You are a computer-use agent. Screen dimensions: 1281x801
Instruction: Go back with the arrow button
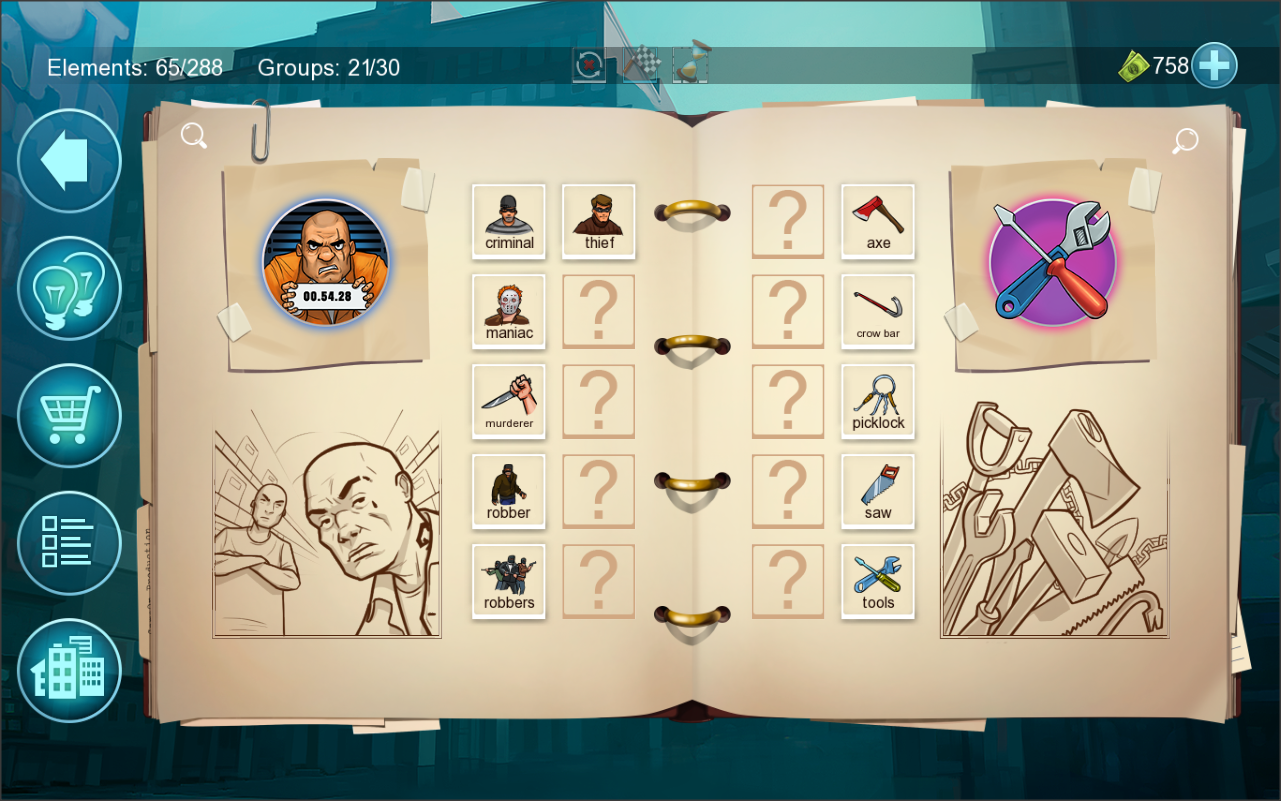(x=68, y=160)
